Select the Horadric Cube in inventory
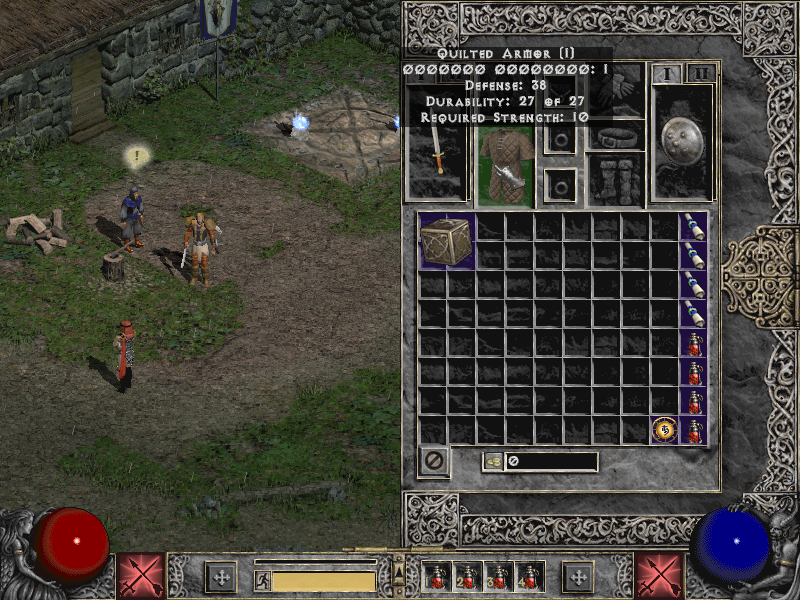The height and width of the screenshot is (600, 800). click(447, 241)
